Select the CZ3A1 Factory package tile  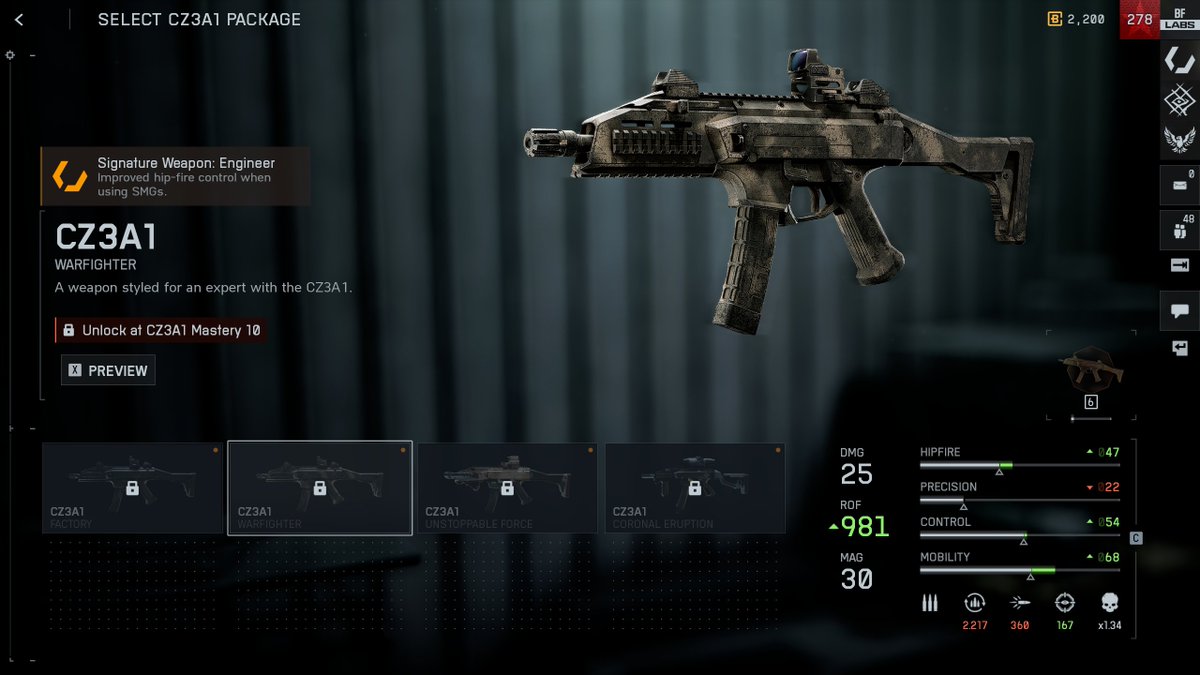(132, 488)
